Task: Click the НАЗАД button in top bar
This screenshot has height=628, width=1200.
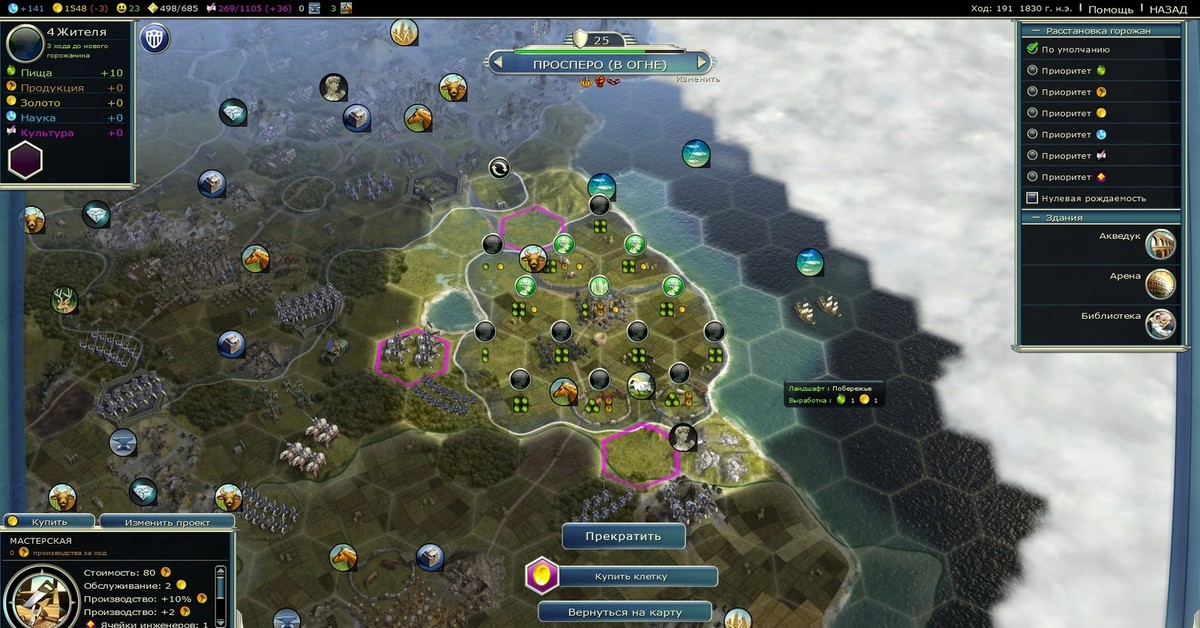Action: [1168, 9]
